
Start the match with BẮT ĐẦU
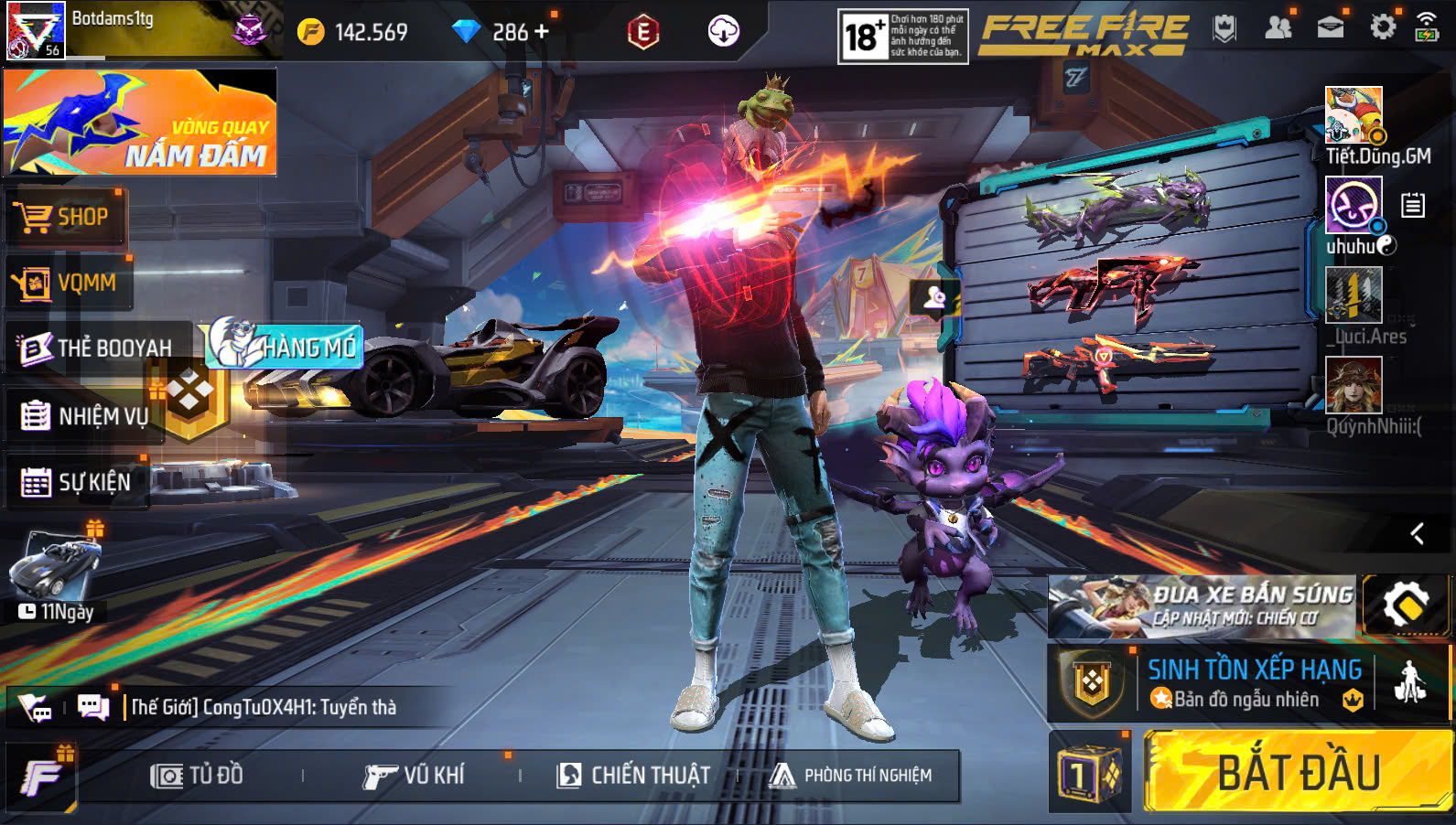click(x=1297, y=772)
